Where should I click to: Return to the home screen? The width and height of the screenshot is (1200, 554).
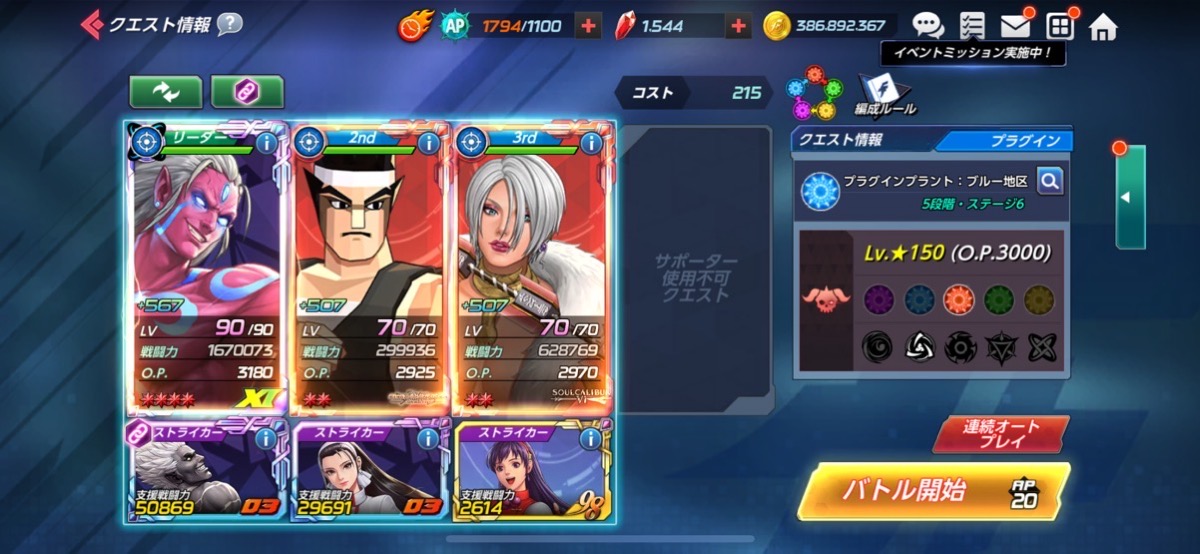1103,27
